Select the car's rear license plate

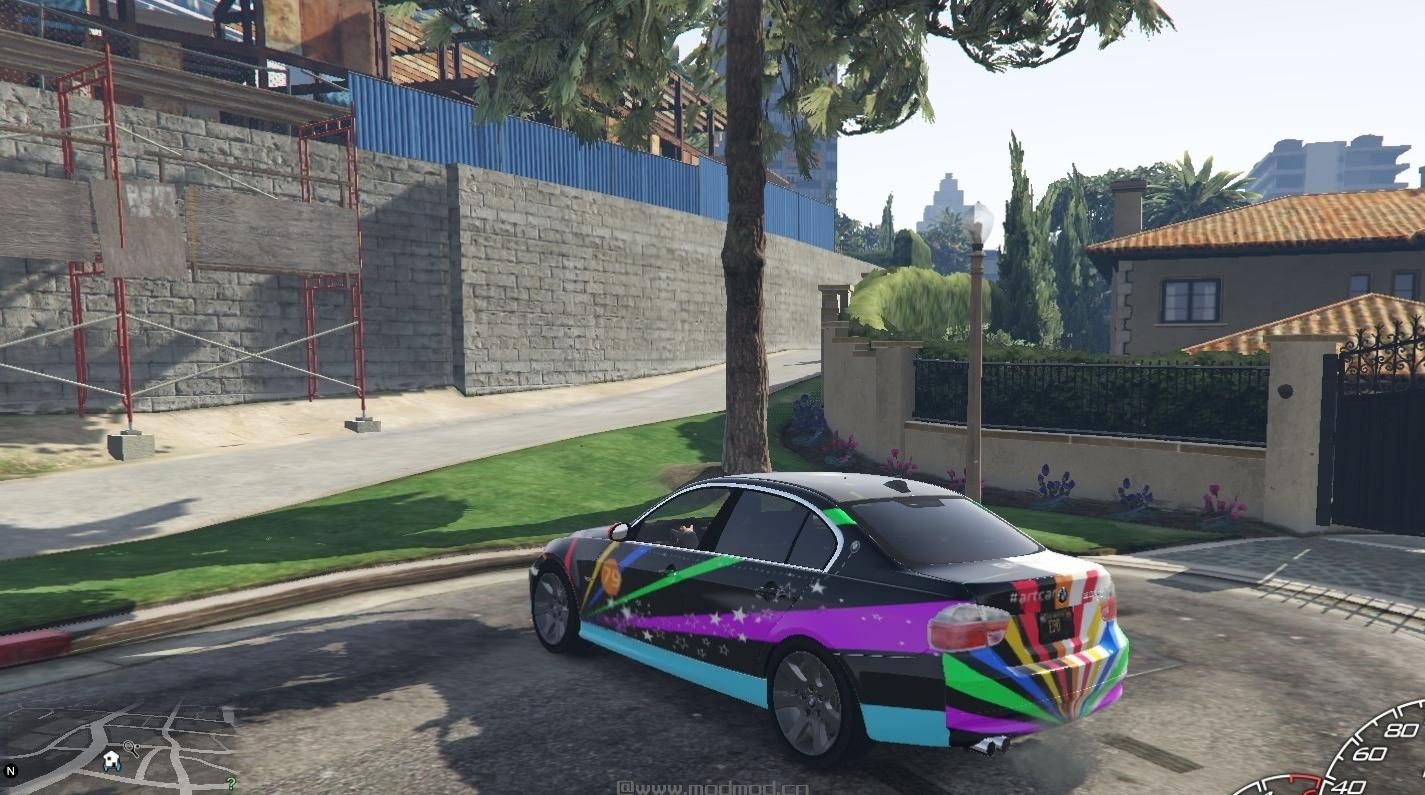pyautogui.click(x=1053, y=624)
